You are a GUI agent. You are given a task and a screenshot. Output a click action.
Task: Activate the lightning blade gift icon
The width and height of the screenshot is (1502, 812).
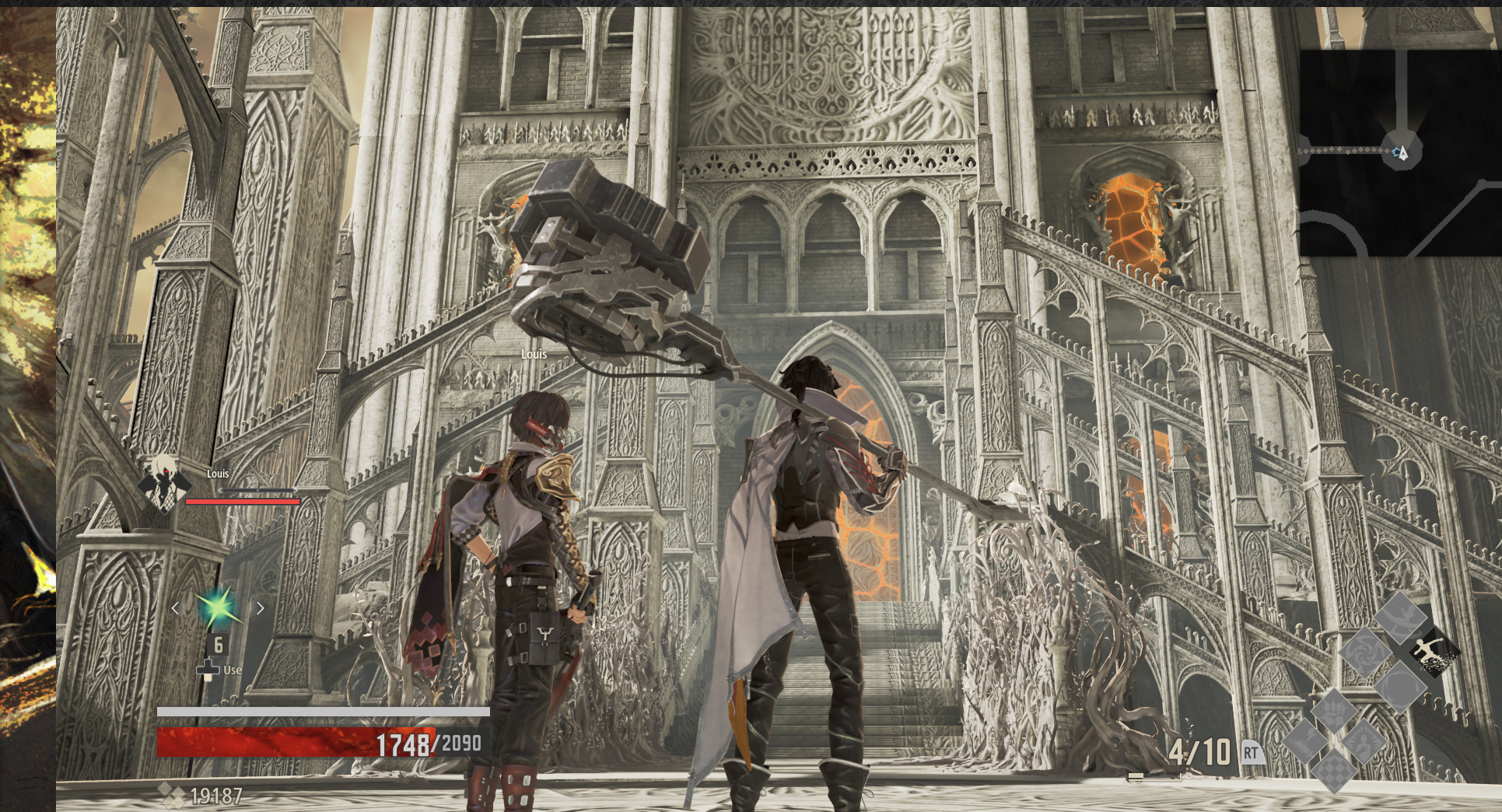click(x=1305, y=740)
